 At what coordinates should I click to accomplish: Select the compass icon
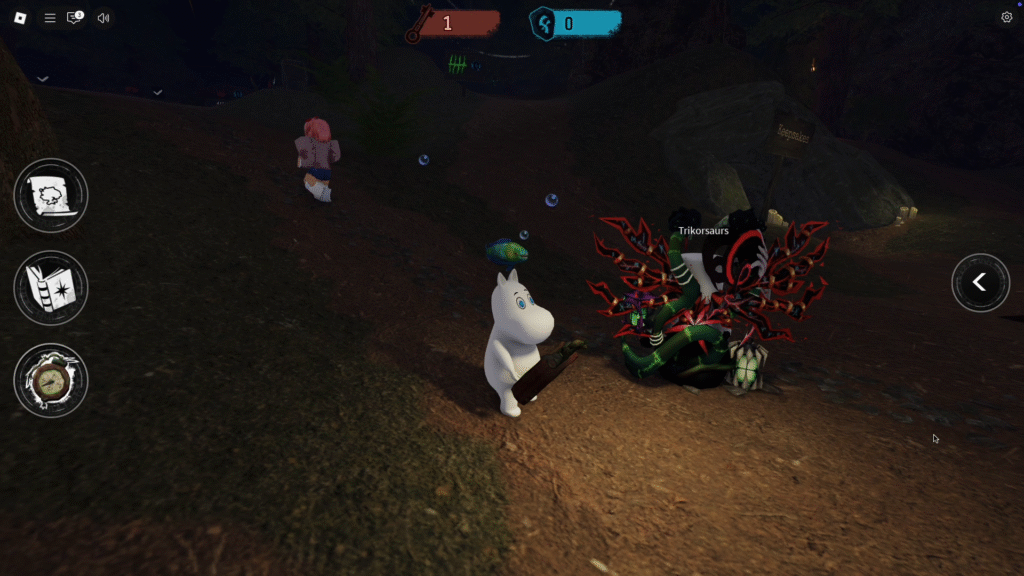pos(51,380)
